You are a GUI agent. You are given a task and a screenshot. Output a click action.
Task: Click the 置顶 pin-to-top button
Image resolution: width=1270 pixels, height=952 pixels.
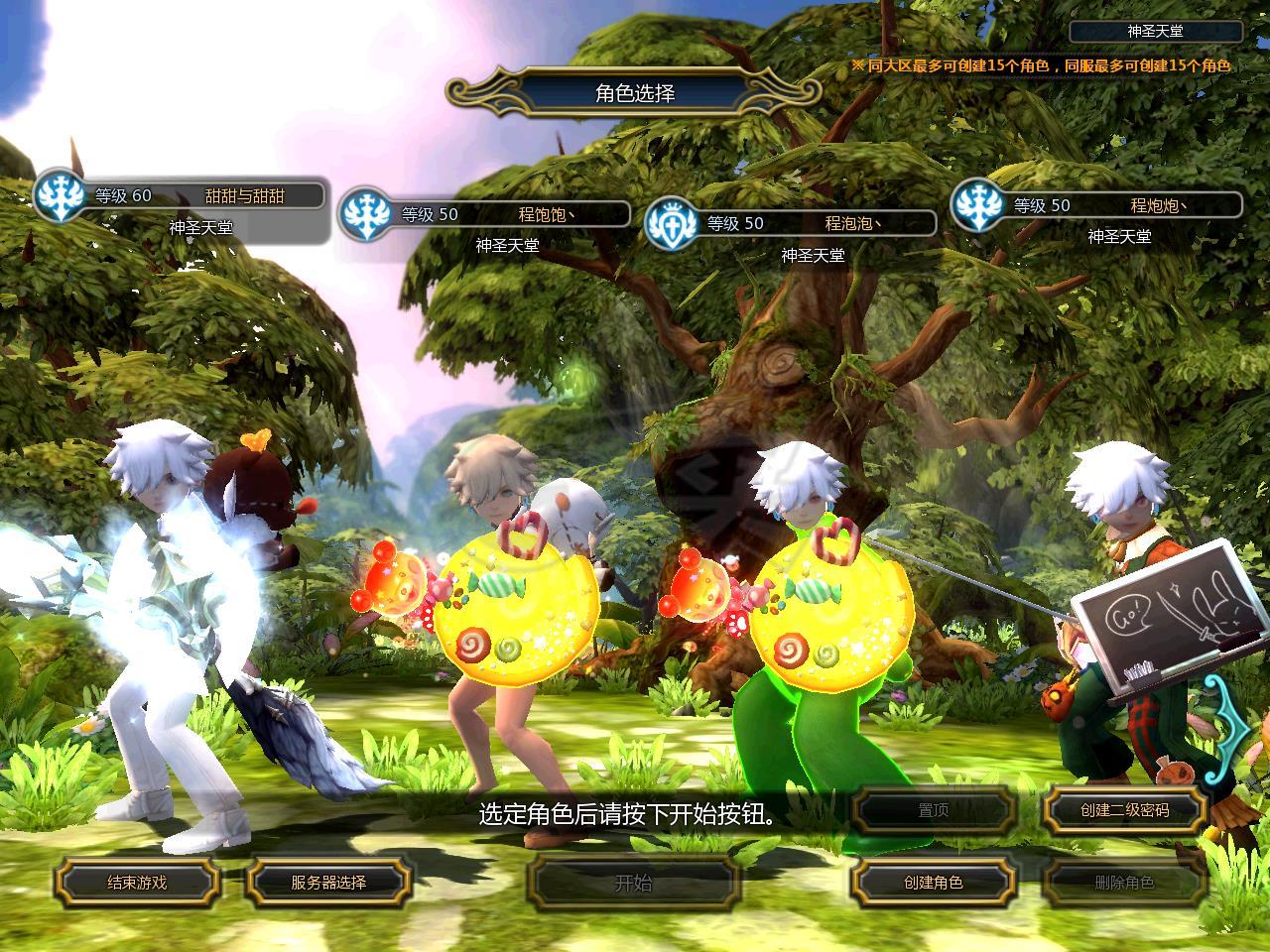(x=933, y=810)
